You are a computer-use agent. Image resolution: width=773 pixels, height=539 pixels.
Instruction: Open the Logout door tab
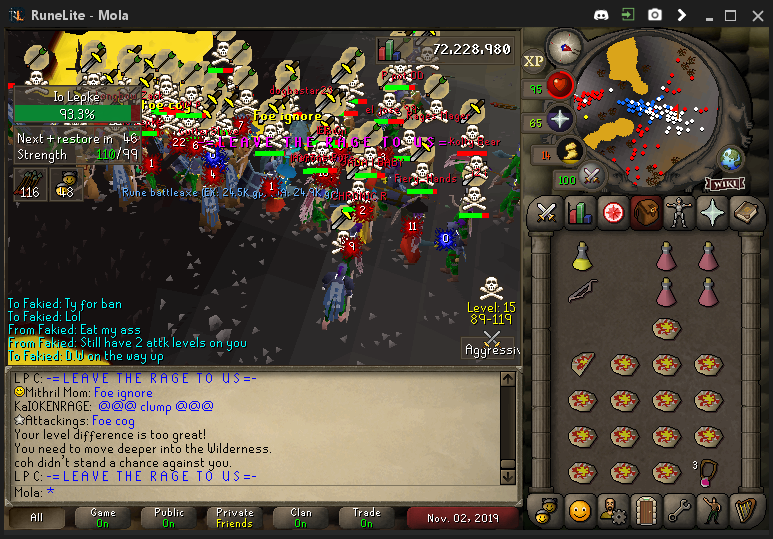pyautogui.click(x=645, y=510)
